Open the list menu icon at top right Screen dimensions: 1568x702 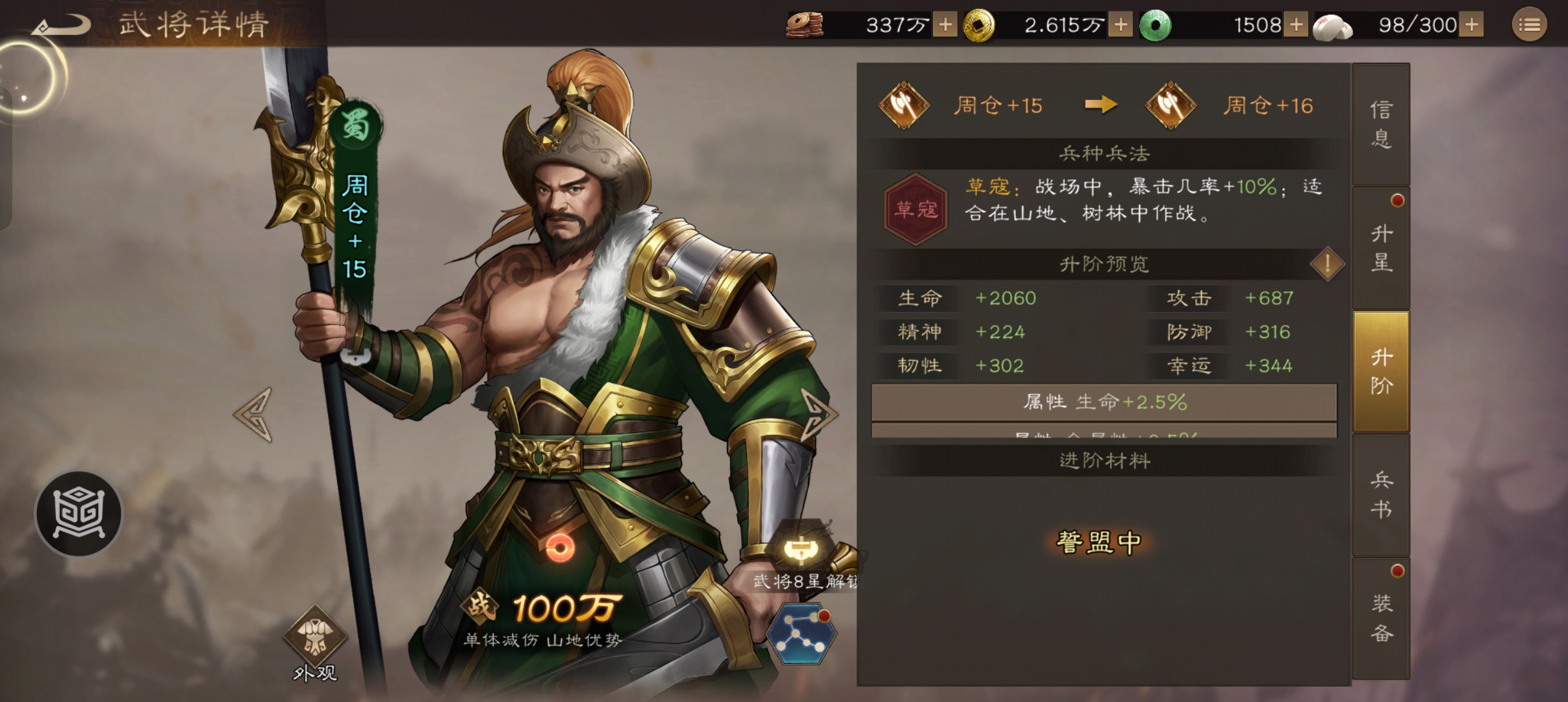tap(1530, 25)
